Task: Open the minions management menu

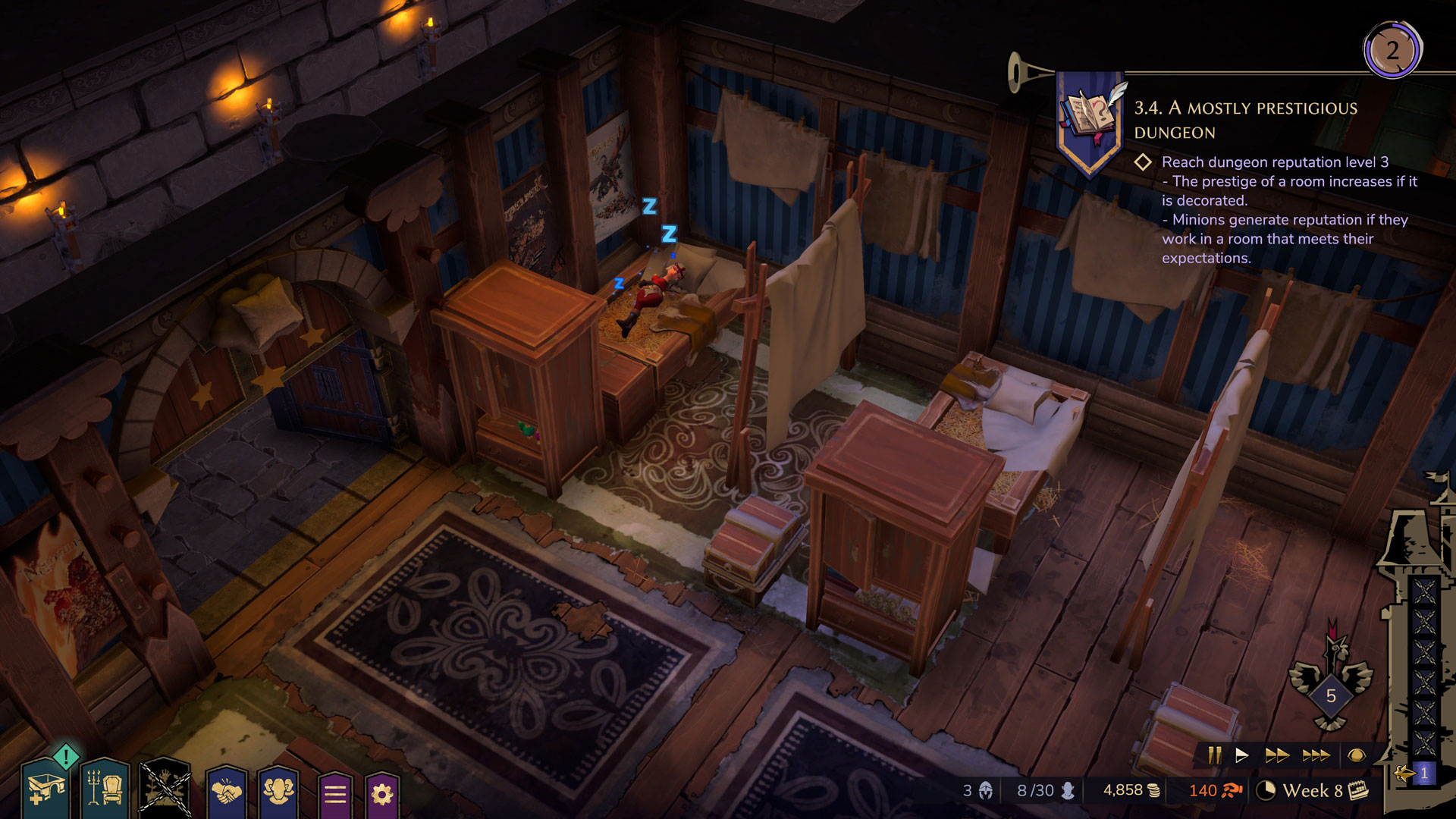Action: 278,792
